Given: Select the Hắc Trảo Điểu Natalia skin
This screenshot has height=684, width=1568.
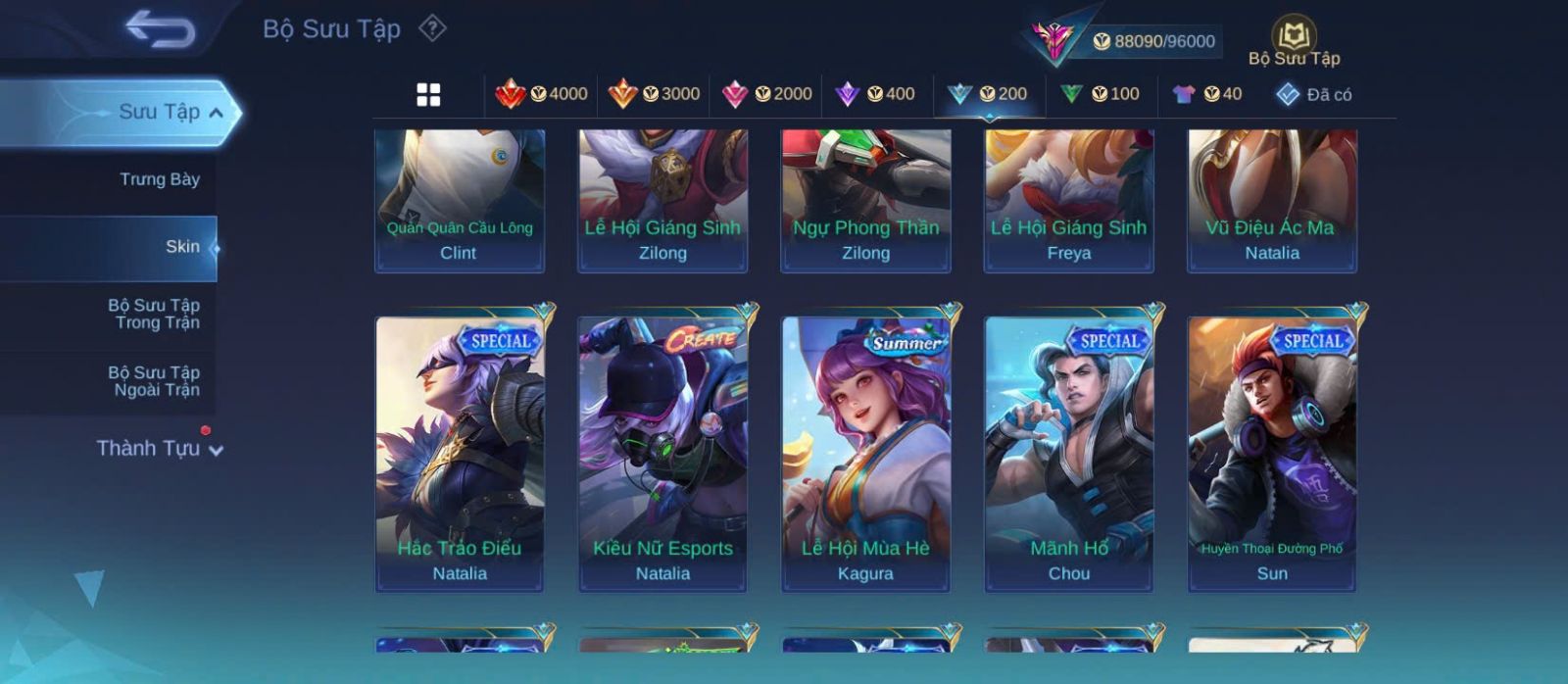Looking at the screenshot, I should [x=460, y=454].
